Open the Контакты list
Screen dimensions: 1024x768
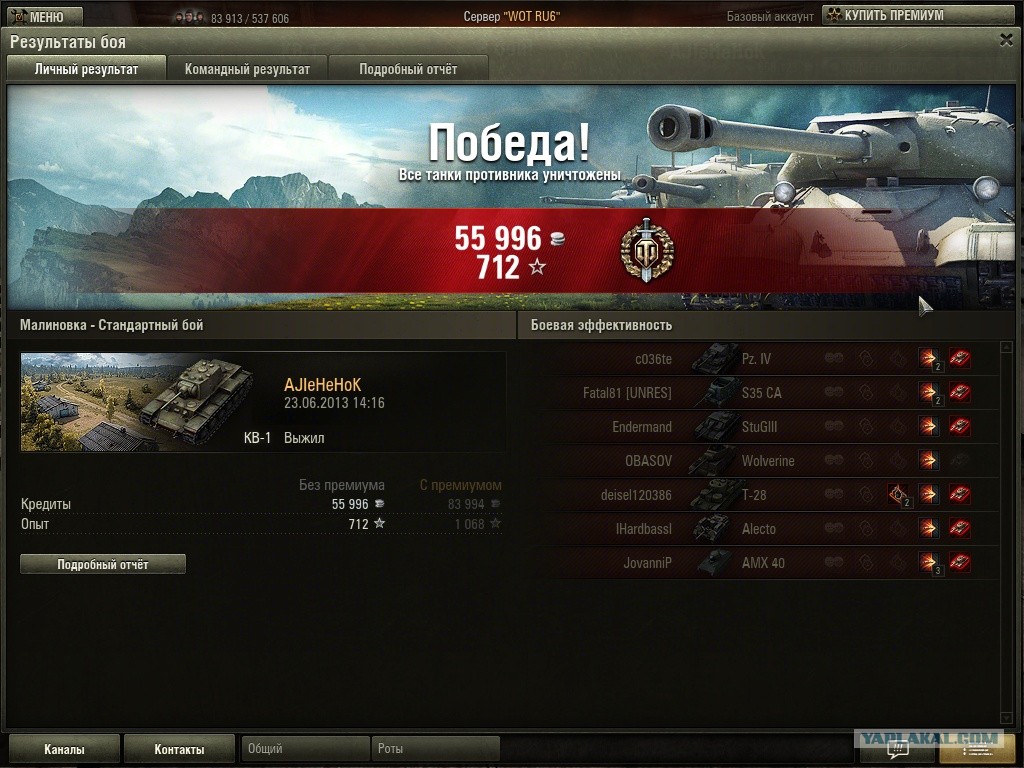pos(179,749)
